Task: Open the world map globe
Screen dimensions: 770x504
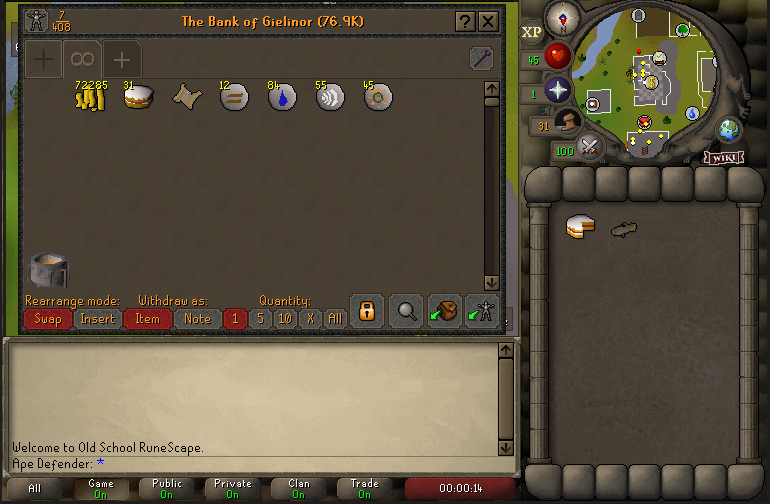Action: (x=729, y=128)
